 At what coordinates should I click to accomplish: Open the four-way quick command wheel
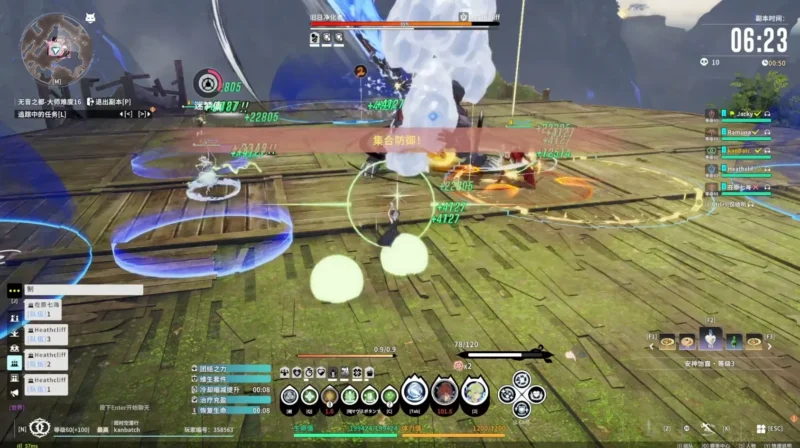[519, 394]
